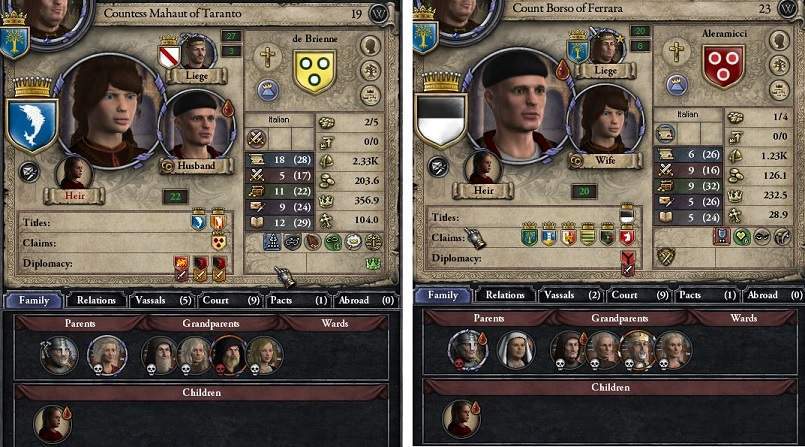
Task: Click Countess Mahaut's Heir portrait
Action: pyautogui.click(x=74, y=171)
